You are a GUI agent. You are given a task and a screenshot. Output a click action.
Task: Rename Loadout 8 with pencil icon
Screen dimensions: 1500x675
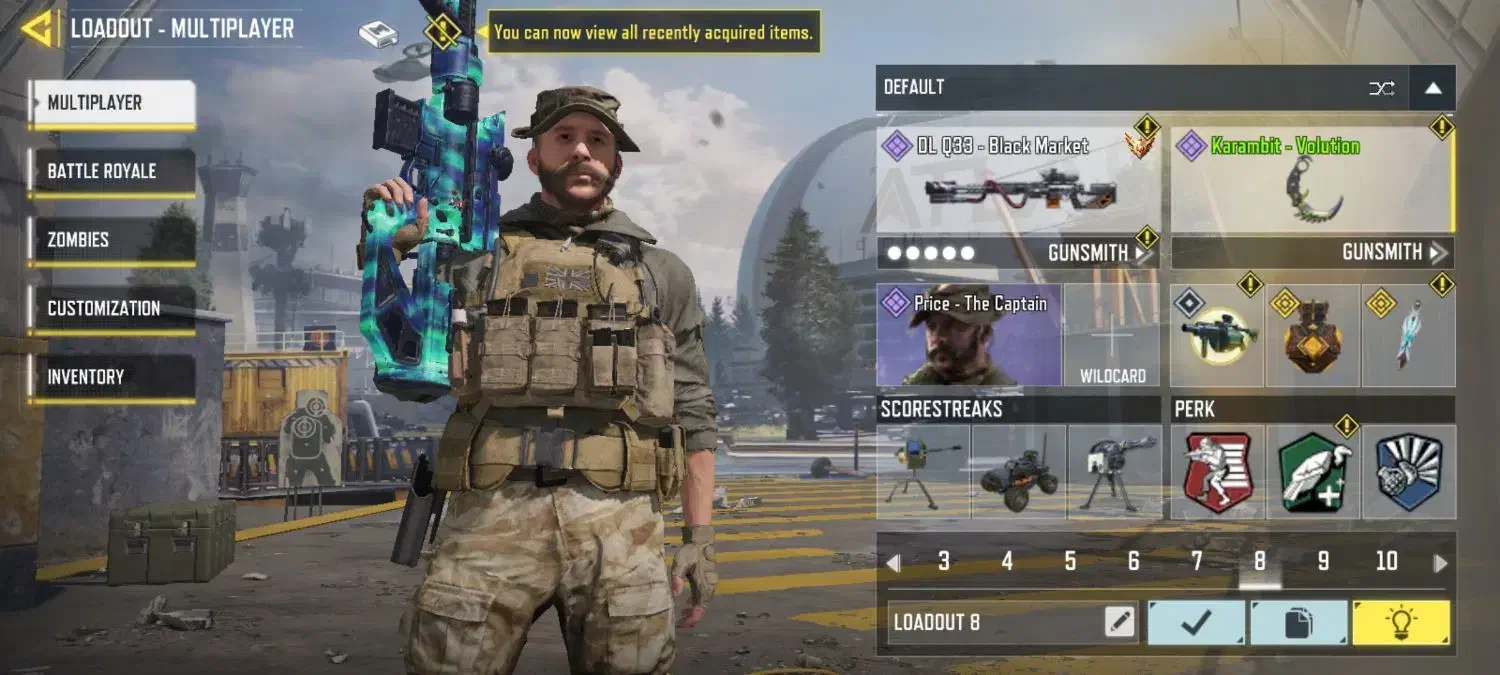1120,622
